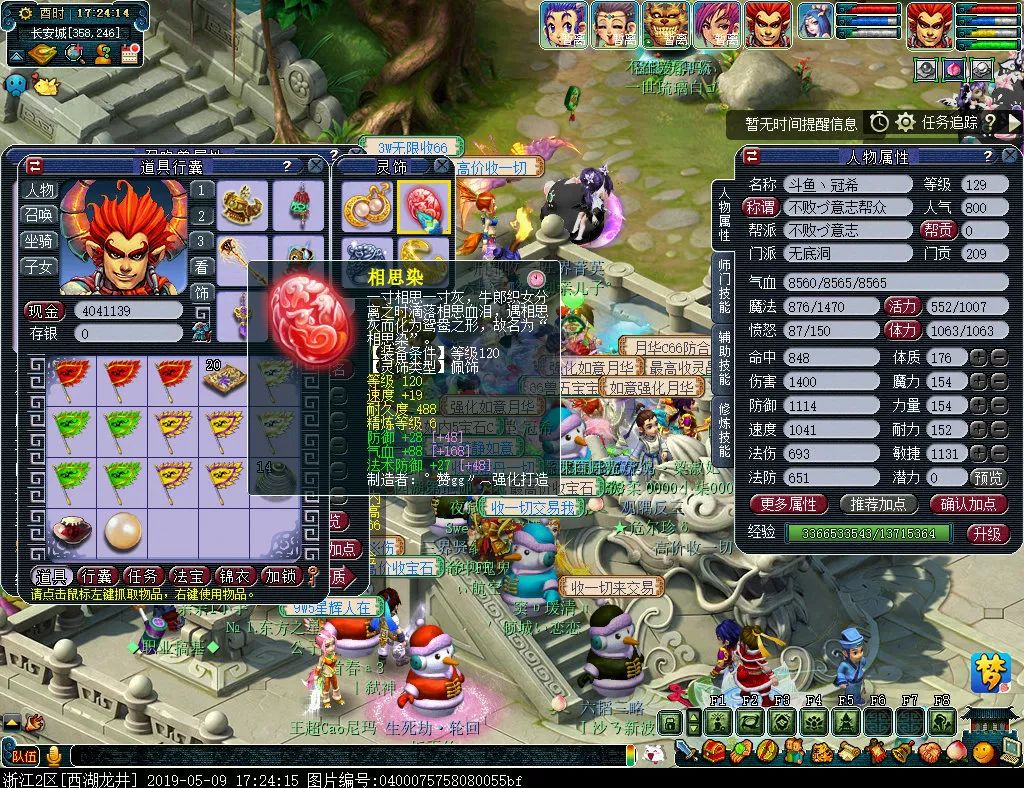Open the 队伍 team button
Image resolution: width=1024 pixels, height=788 pixels.
(x=24, y=755)
